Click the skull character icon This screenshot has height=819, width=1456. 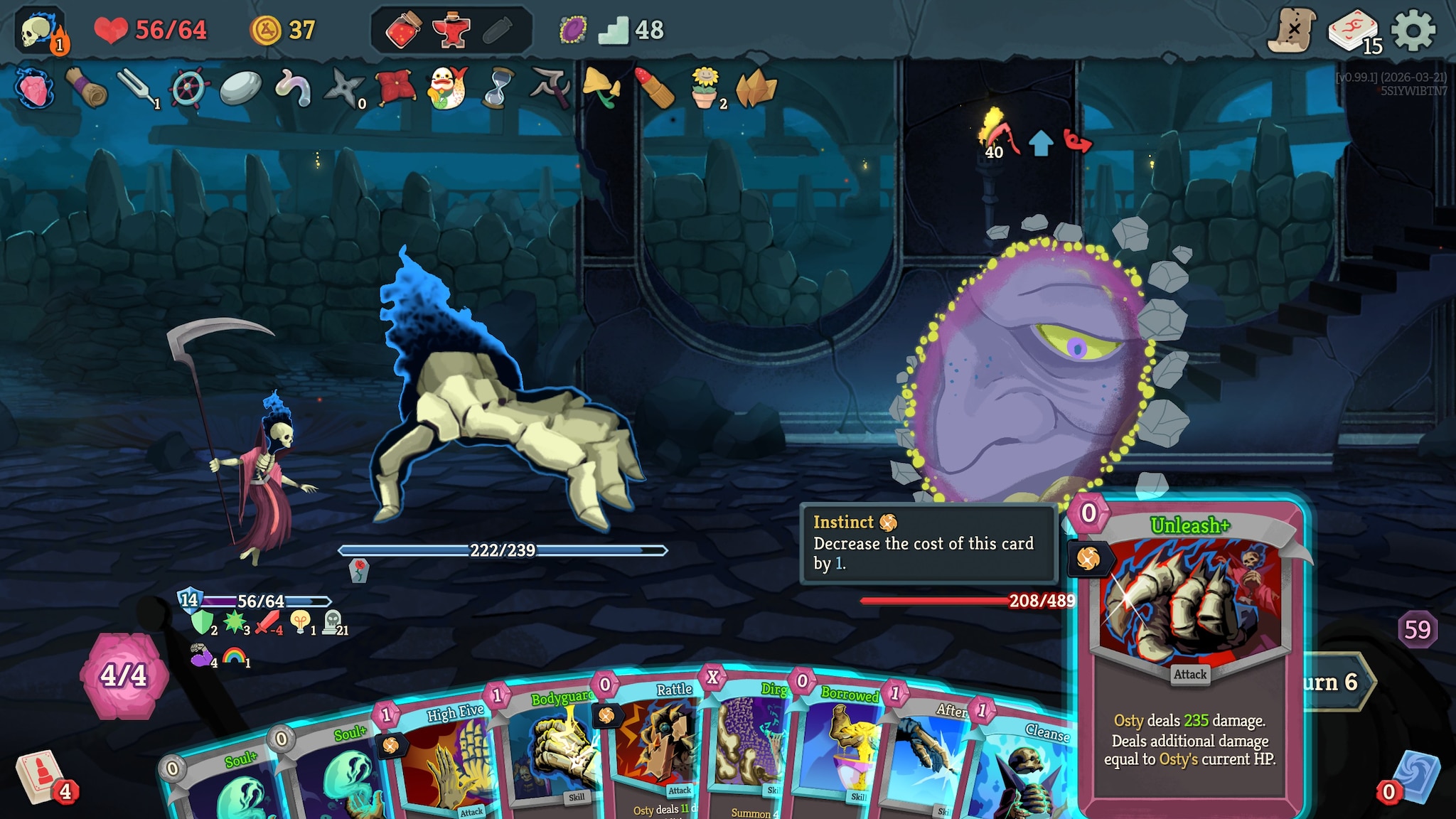pos(39,31)
